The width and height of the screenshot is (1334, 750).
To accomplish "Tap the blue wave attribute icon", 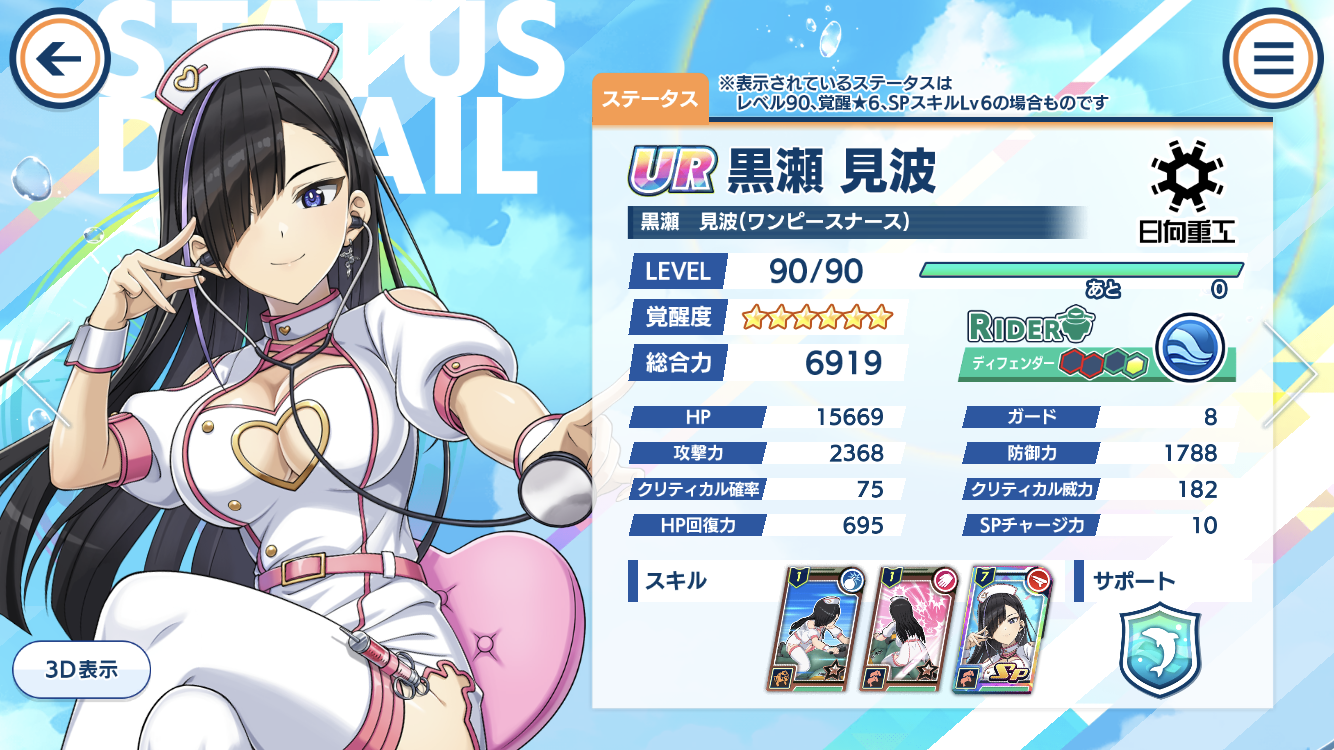I will click(1190, 347).
